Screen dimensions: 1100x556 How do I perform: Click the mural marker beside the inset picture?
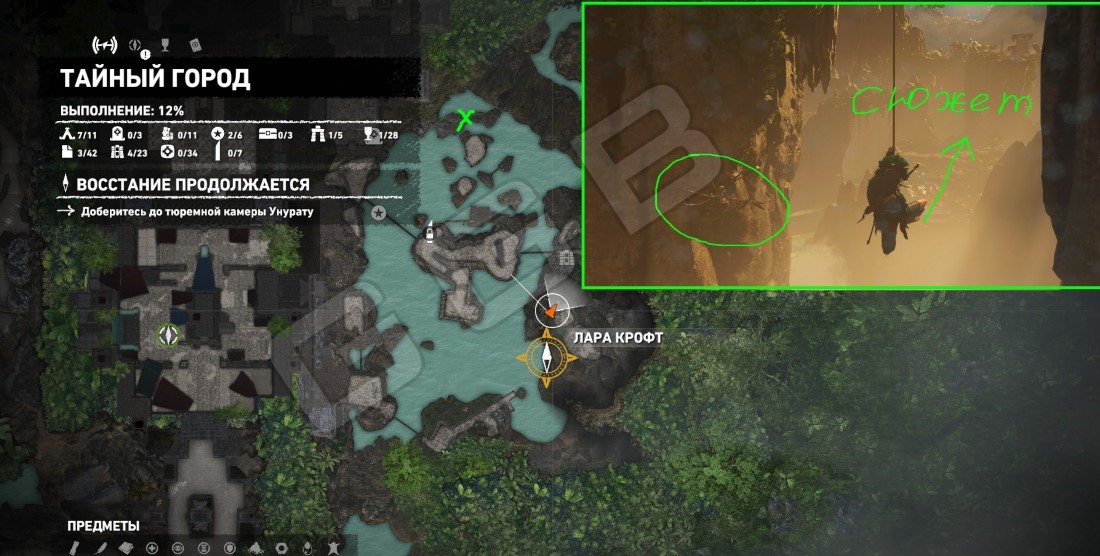tap(568, 258)
